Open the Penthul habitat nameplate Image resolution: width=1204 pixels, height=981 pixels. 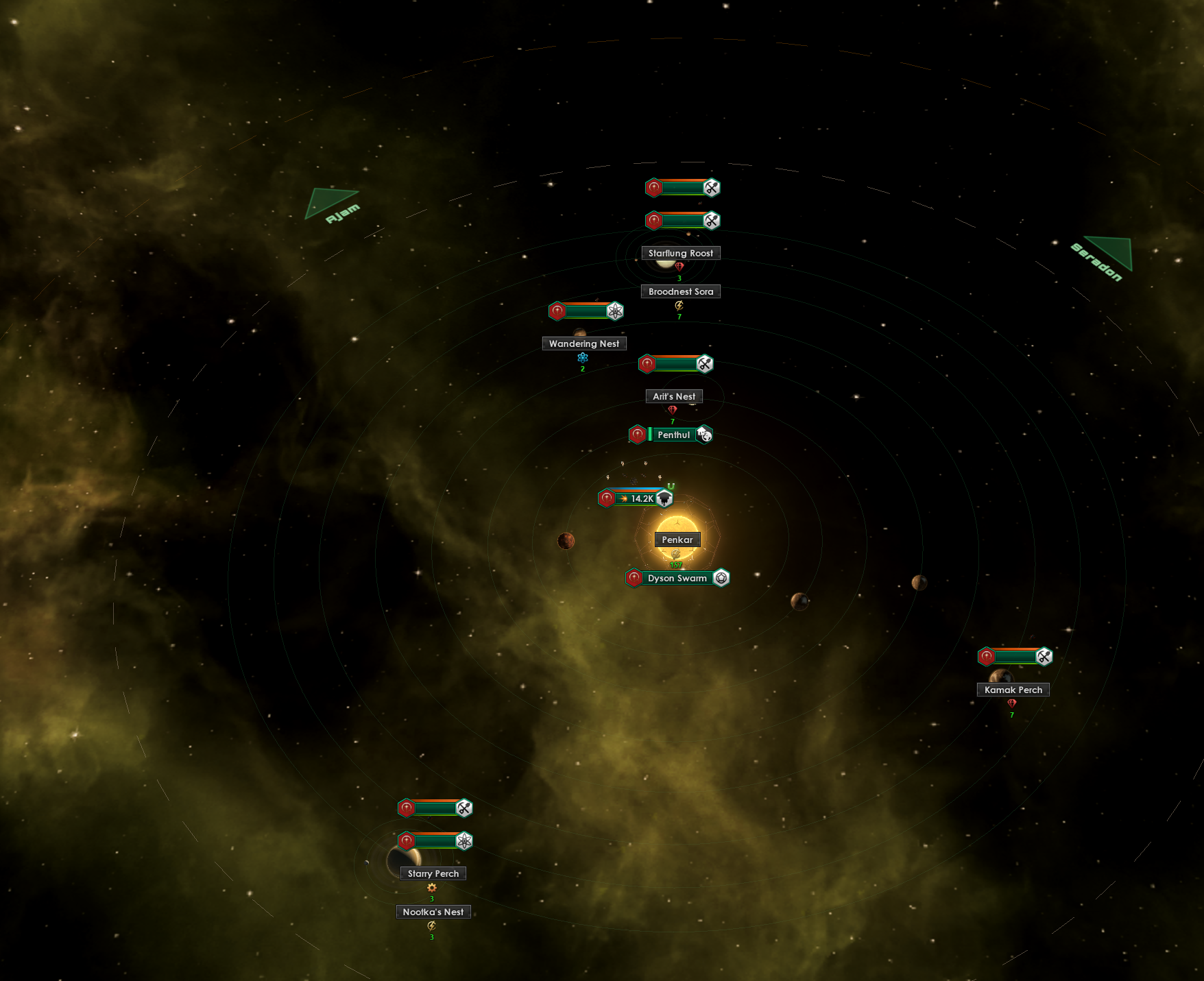tap(674, 435)
